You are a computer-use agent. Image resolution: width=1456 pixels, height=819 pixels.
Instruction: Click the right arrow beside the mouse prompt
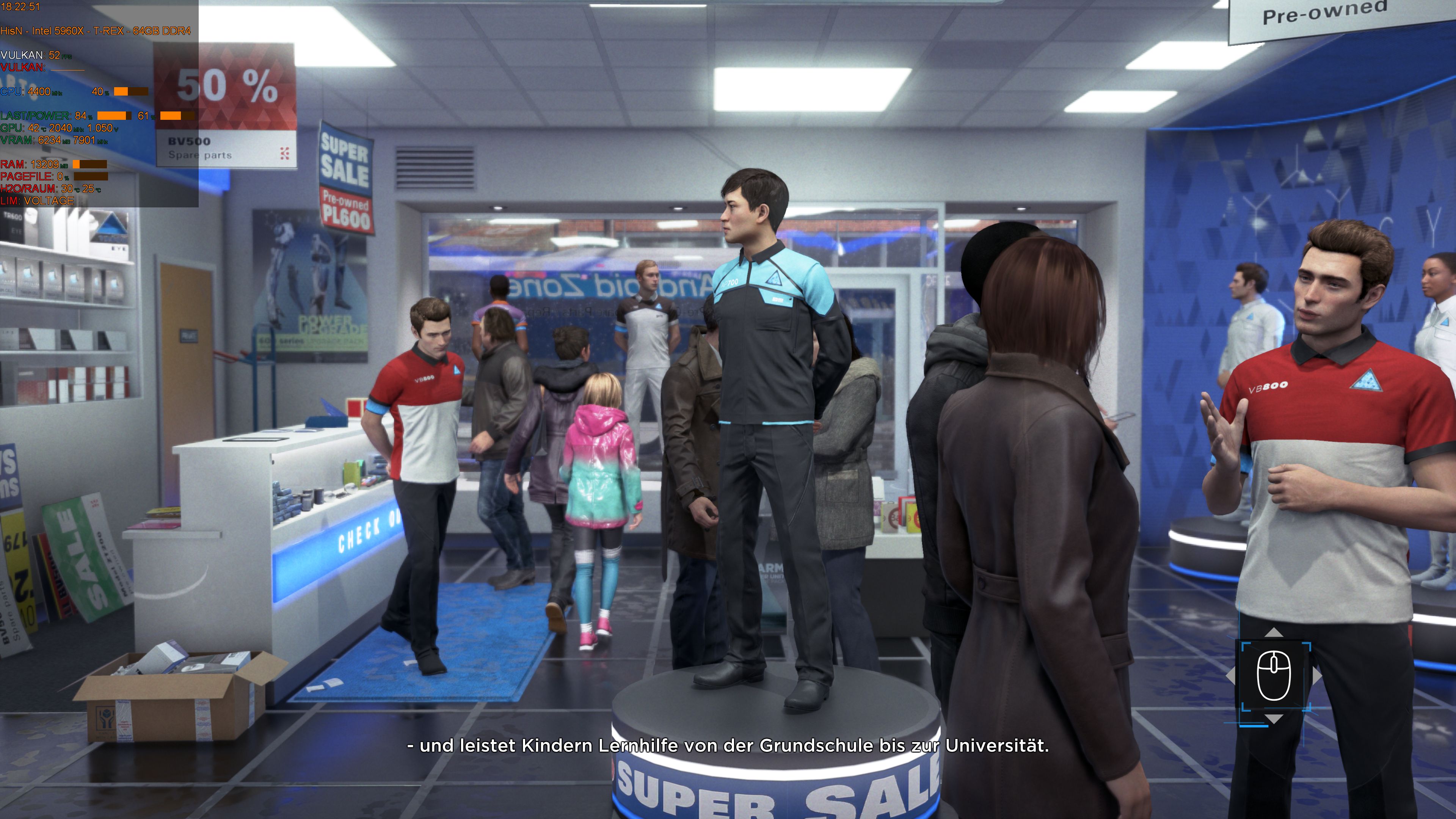click(1318, 676)
